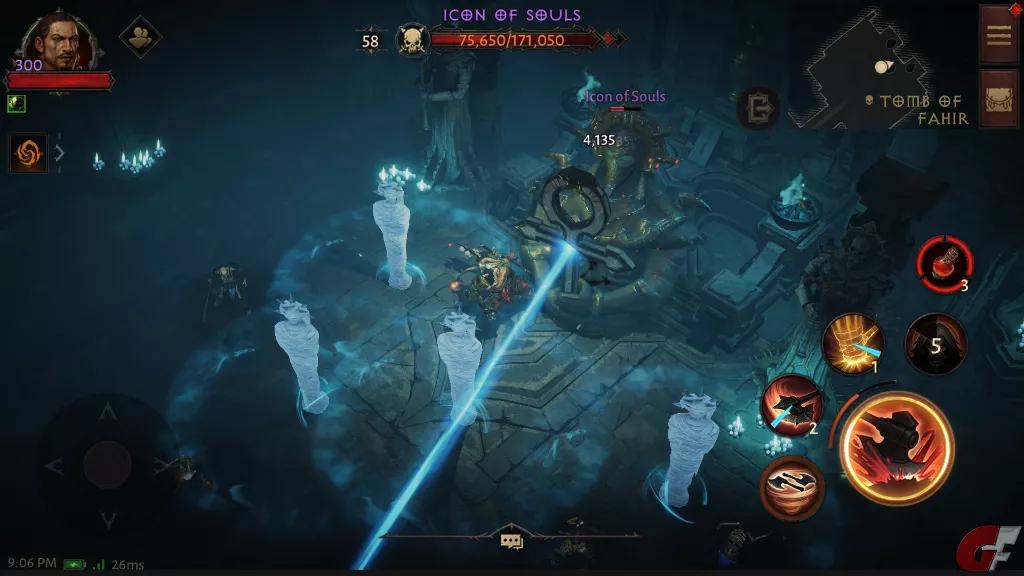Image resolution: width=1024 pixels, height=576 pixels.
Task: Open the party members icon
Action: (x=141, y=37)
